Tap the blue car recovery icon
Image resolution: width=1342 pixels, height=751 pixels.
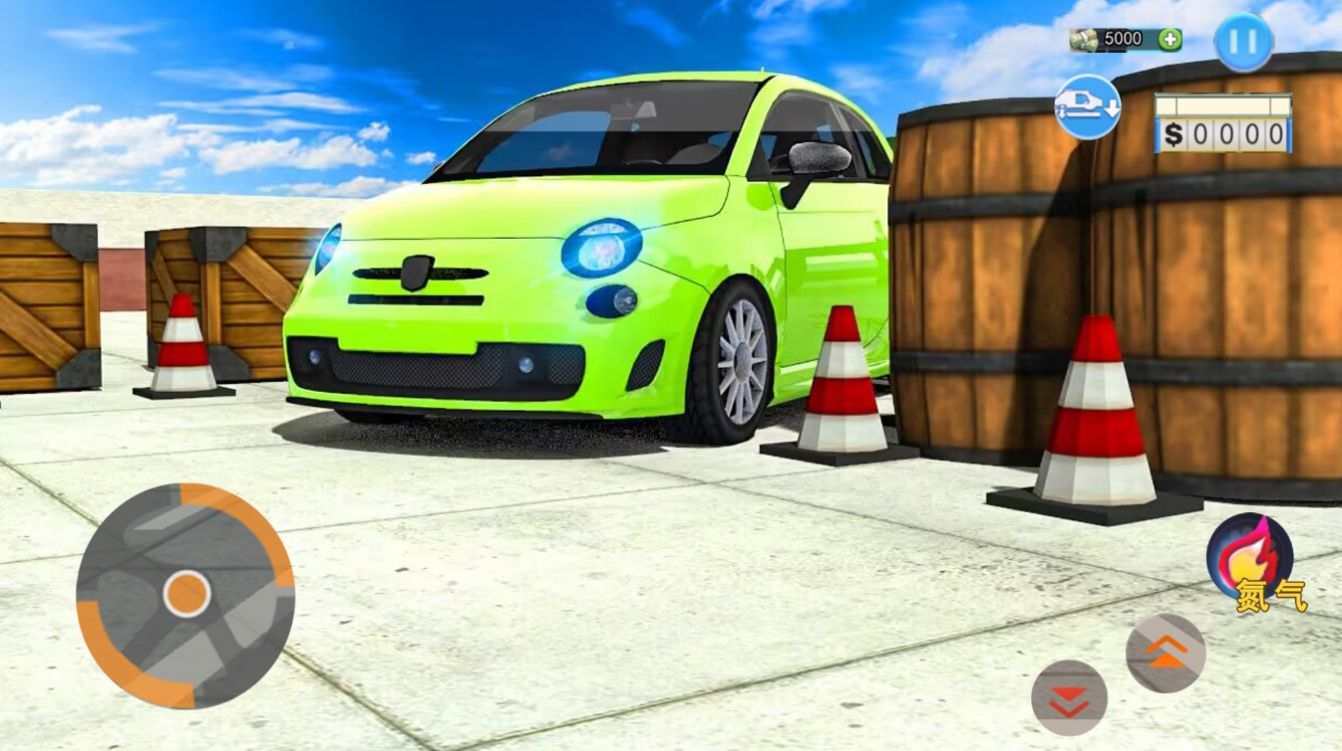[1090, 107]
